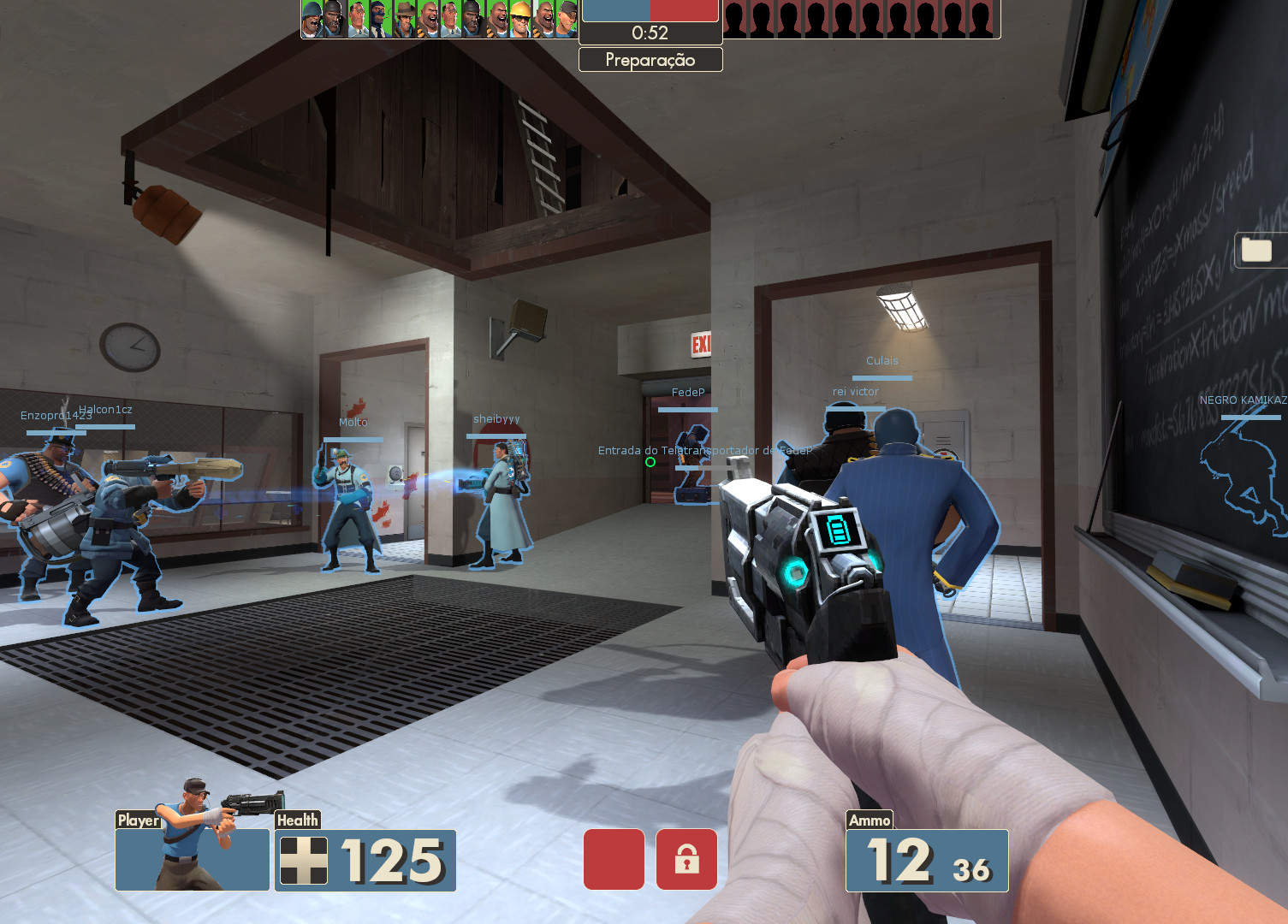Click the Culais name tag above the doorway
The image size is (1288, 924).
point(881,360)
